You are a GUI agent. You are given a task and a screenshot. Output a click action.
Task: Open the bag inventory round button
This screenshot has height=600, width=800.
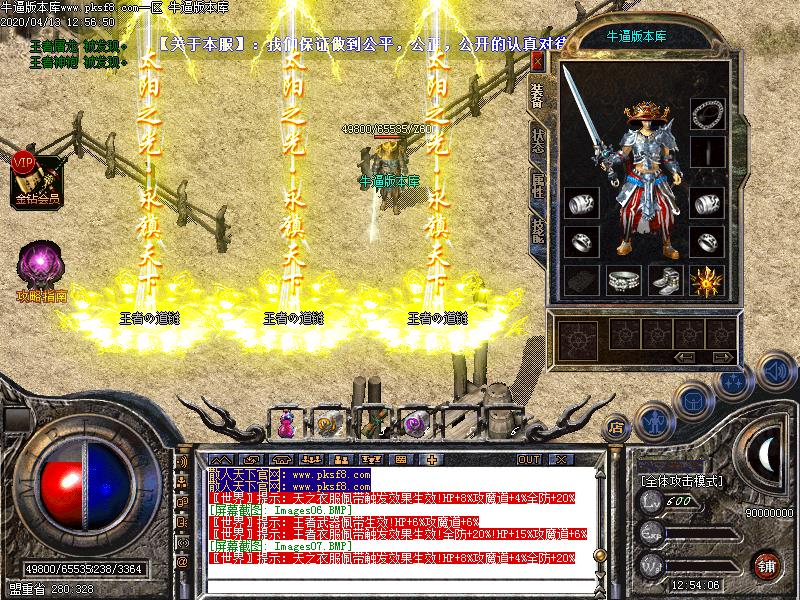pyautogui.click(x=694, y=400)
